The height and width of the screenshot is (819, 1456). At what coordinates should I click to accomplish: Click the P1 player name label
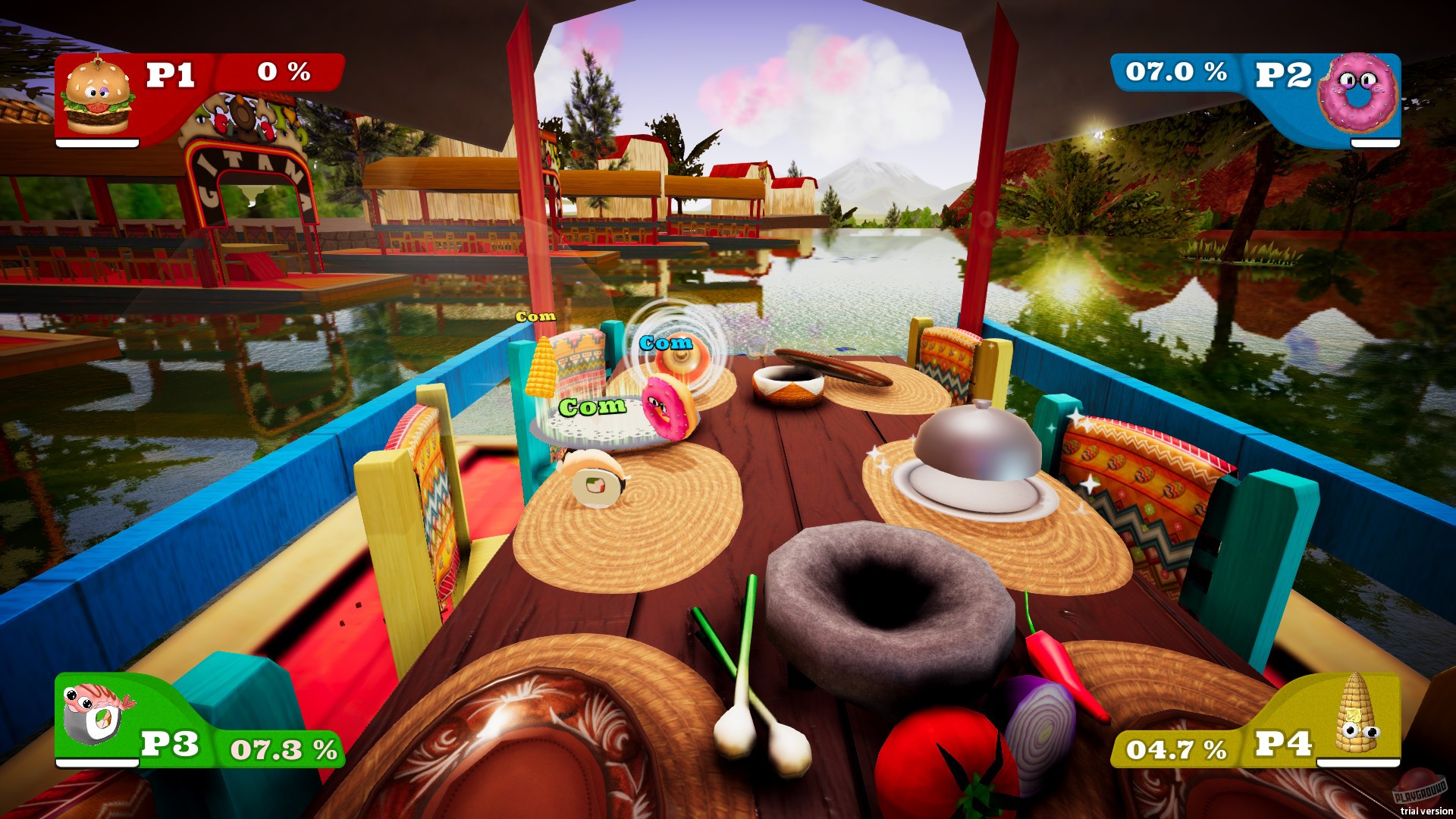(171, 74)
